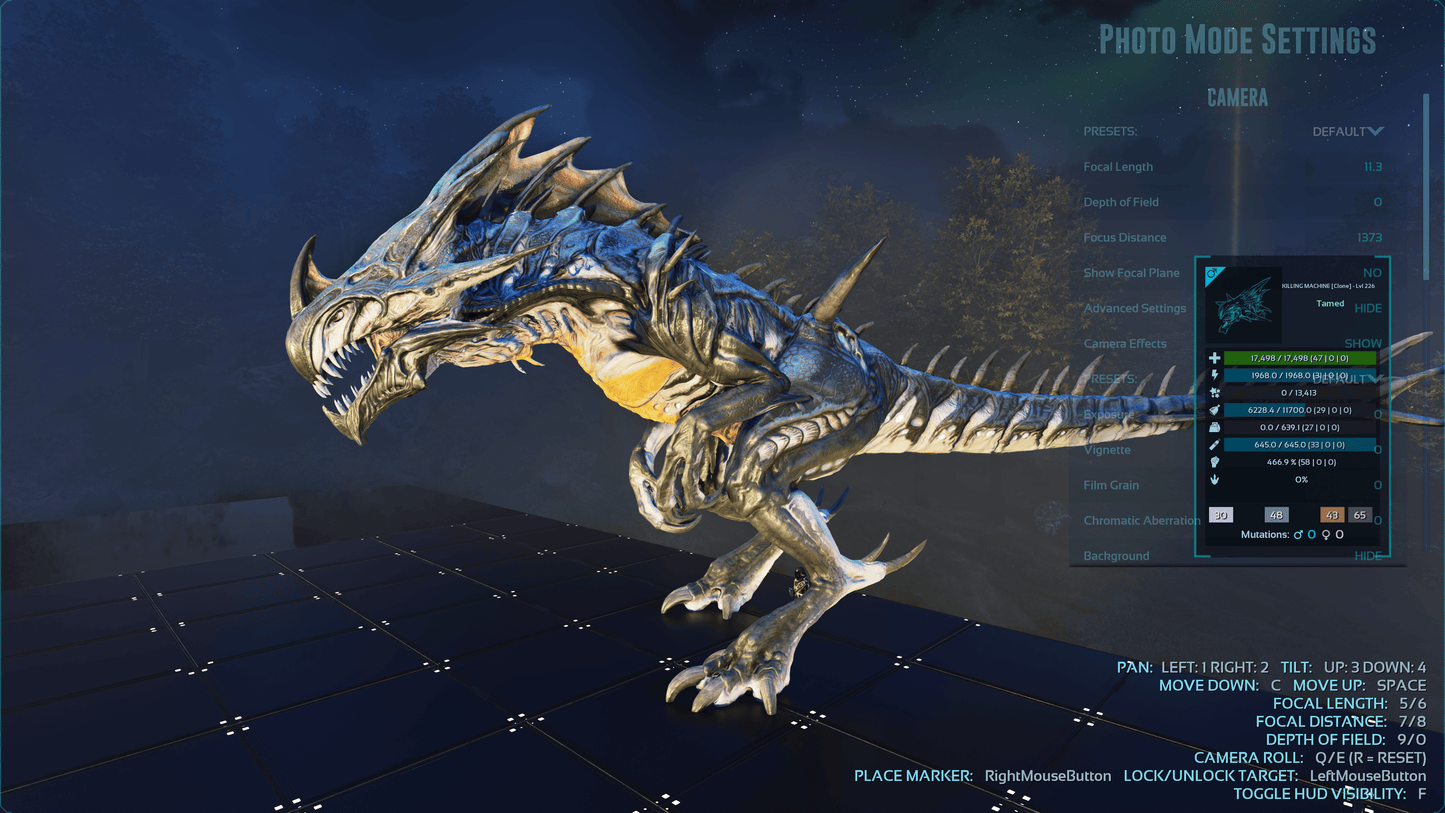Adjust the Depth of Field setting
This screenshot has width=1445, height=813.
(1376, 202)
